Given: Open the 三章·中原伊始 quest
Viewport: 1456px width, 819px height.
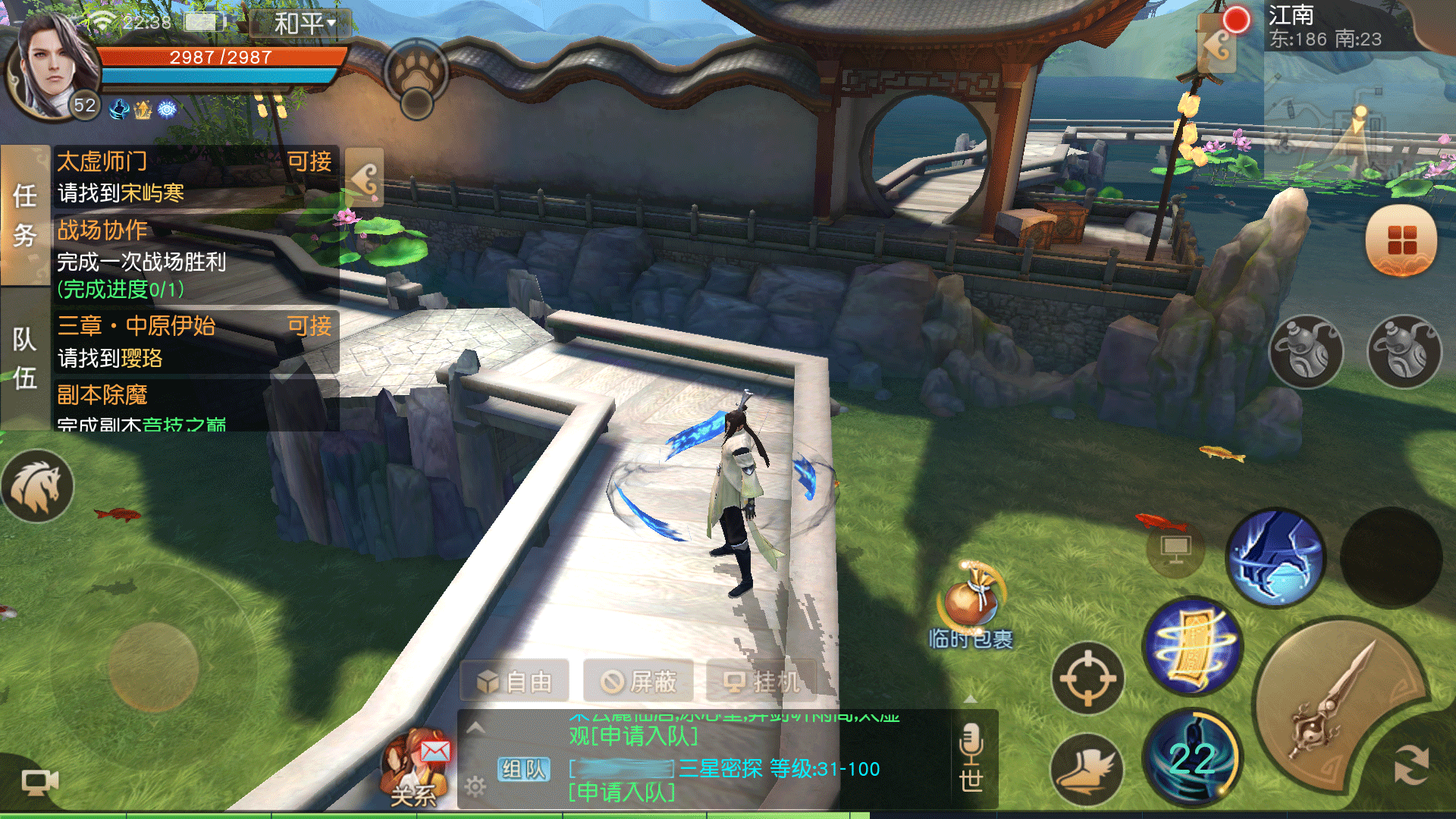Looking at the screenshot, I should [x=194, y=341].
